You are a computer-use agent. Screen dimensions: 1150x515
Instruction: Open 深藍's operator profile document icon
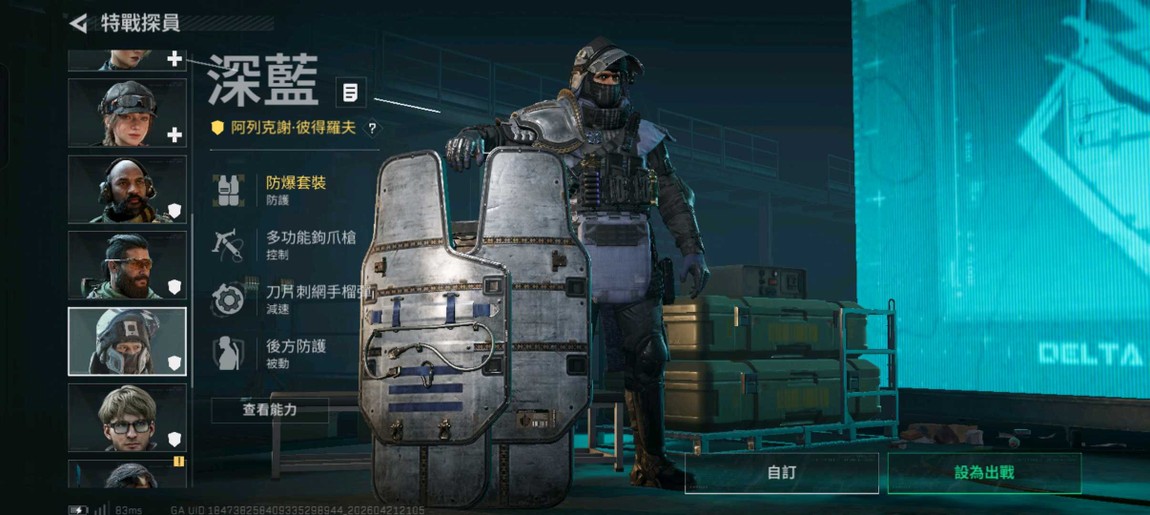coord(350,93)
